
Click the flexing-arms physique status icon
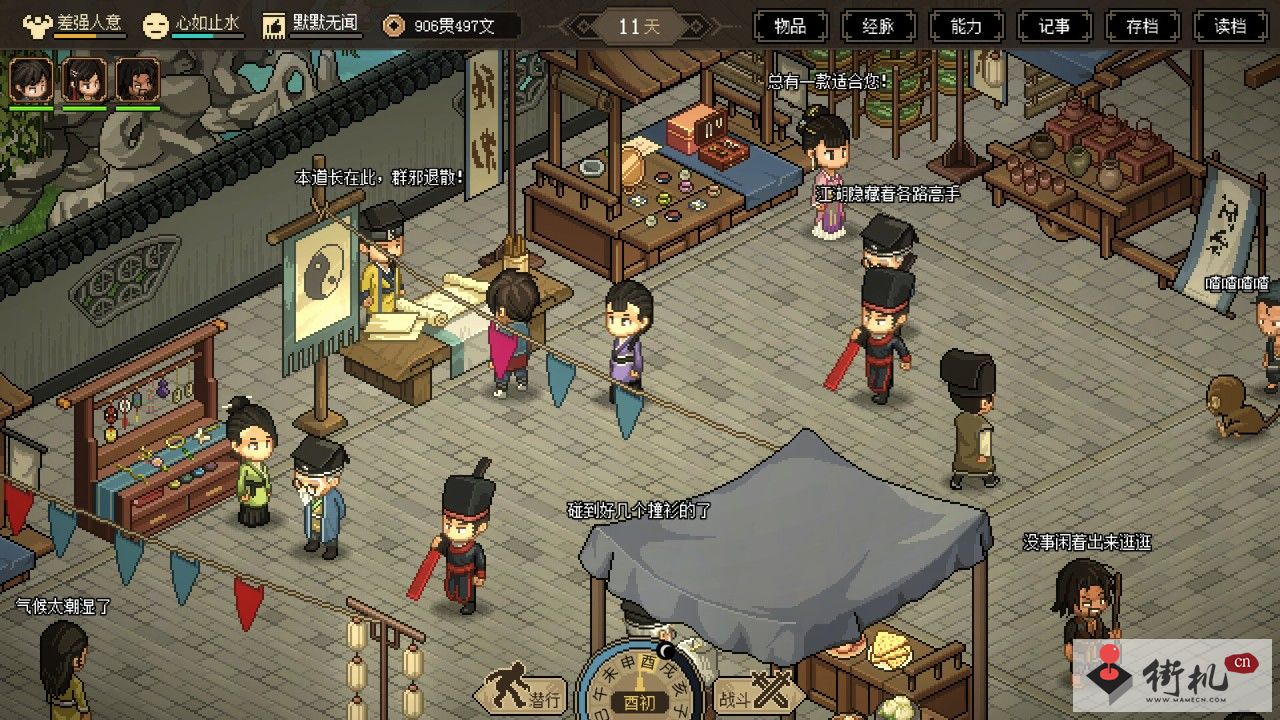coord(36,25)
